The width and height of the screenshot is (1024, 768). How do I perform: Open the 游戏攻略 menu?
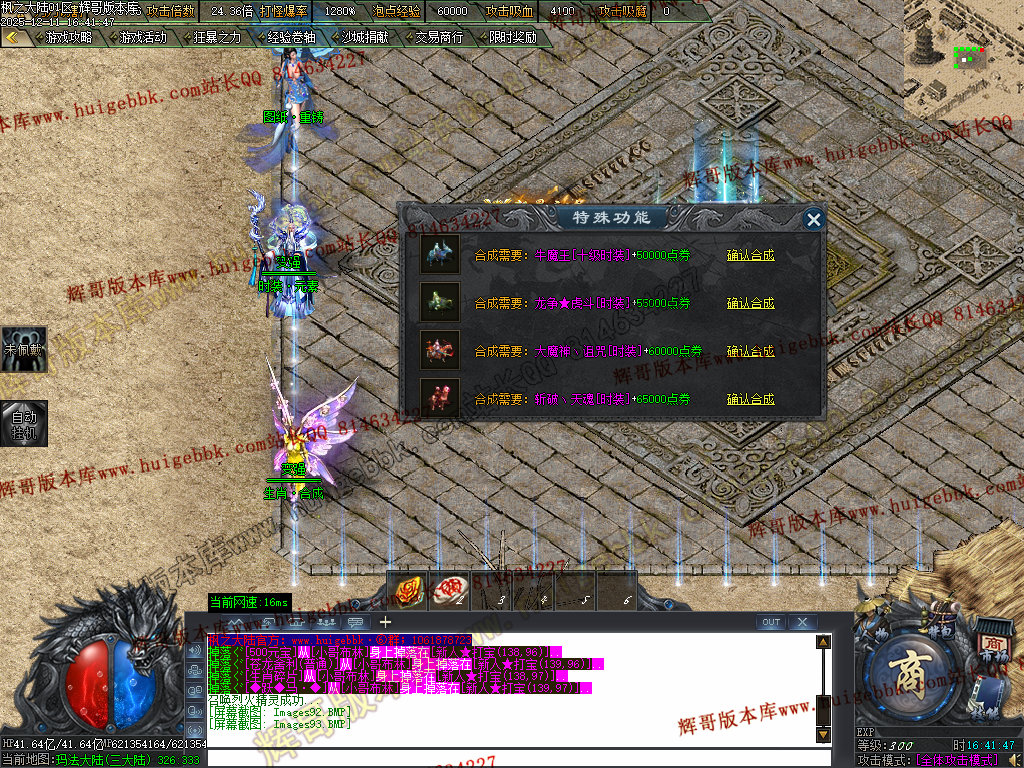pyautogui.click(x=65, y=38)
